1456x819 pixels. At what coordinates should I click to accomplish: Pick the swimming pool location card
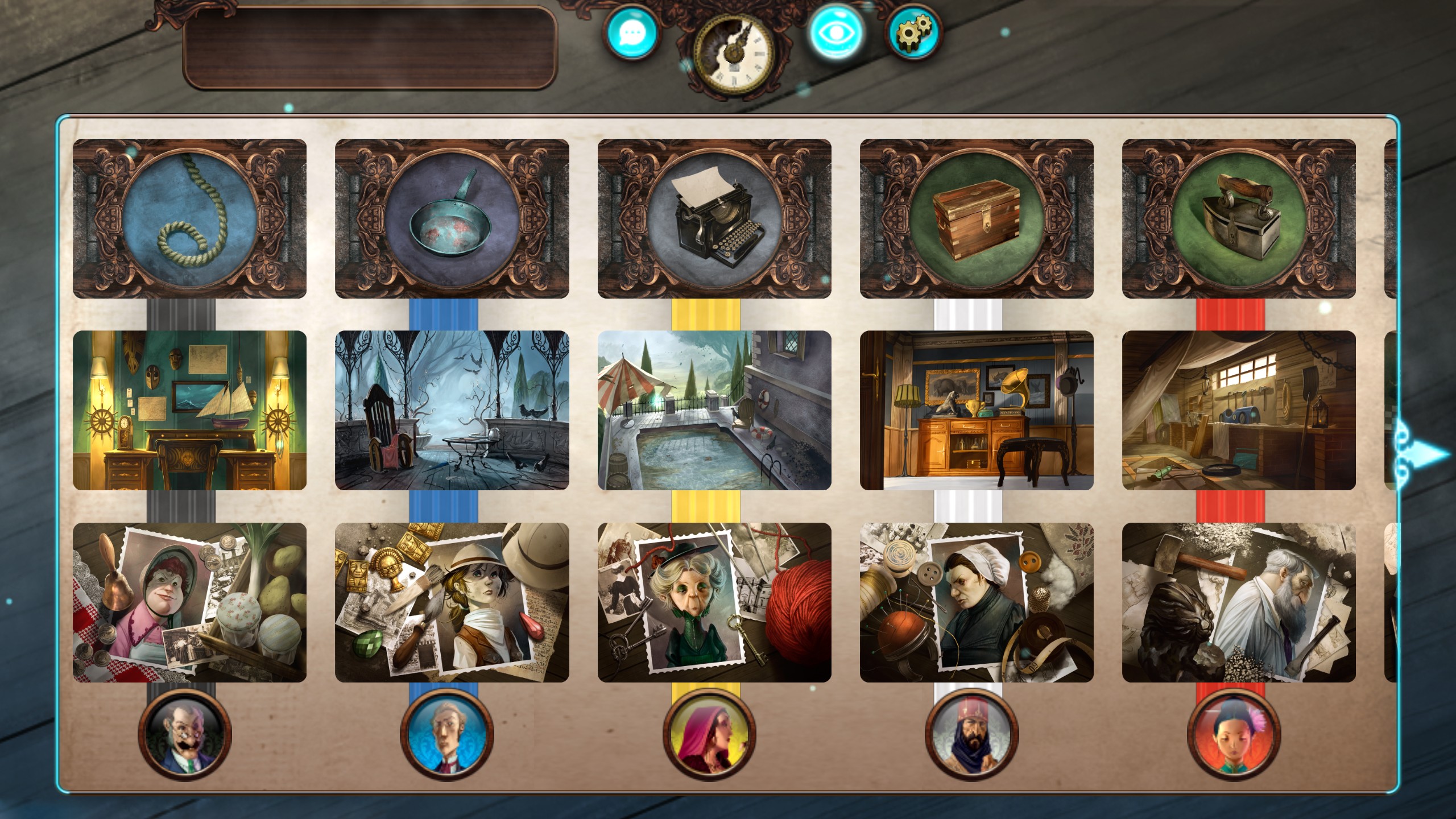point(714,410)
